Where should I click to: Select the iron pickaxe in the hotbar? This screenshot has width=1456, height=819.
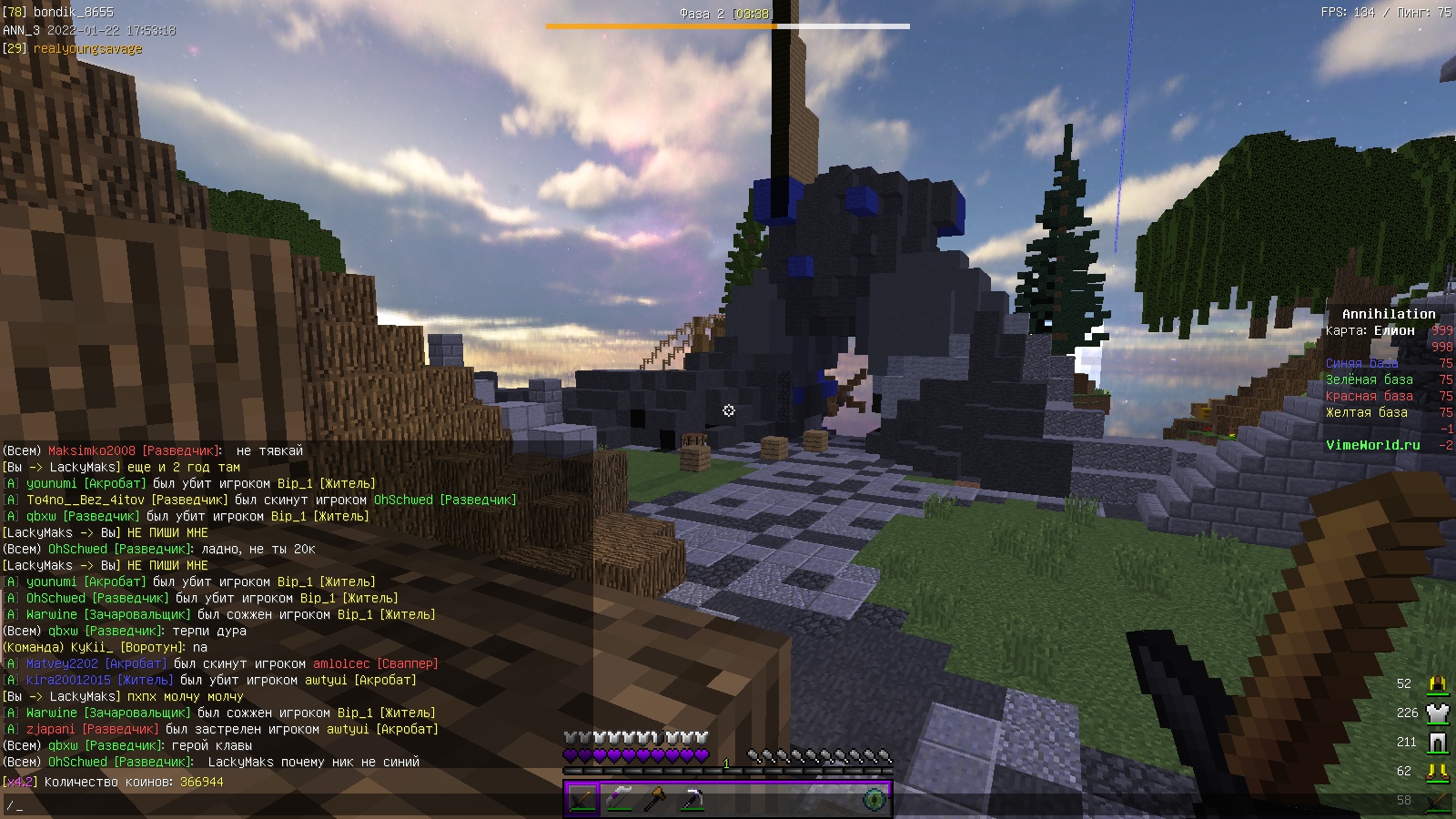[692, 799]
